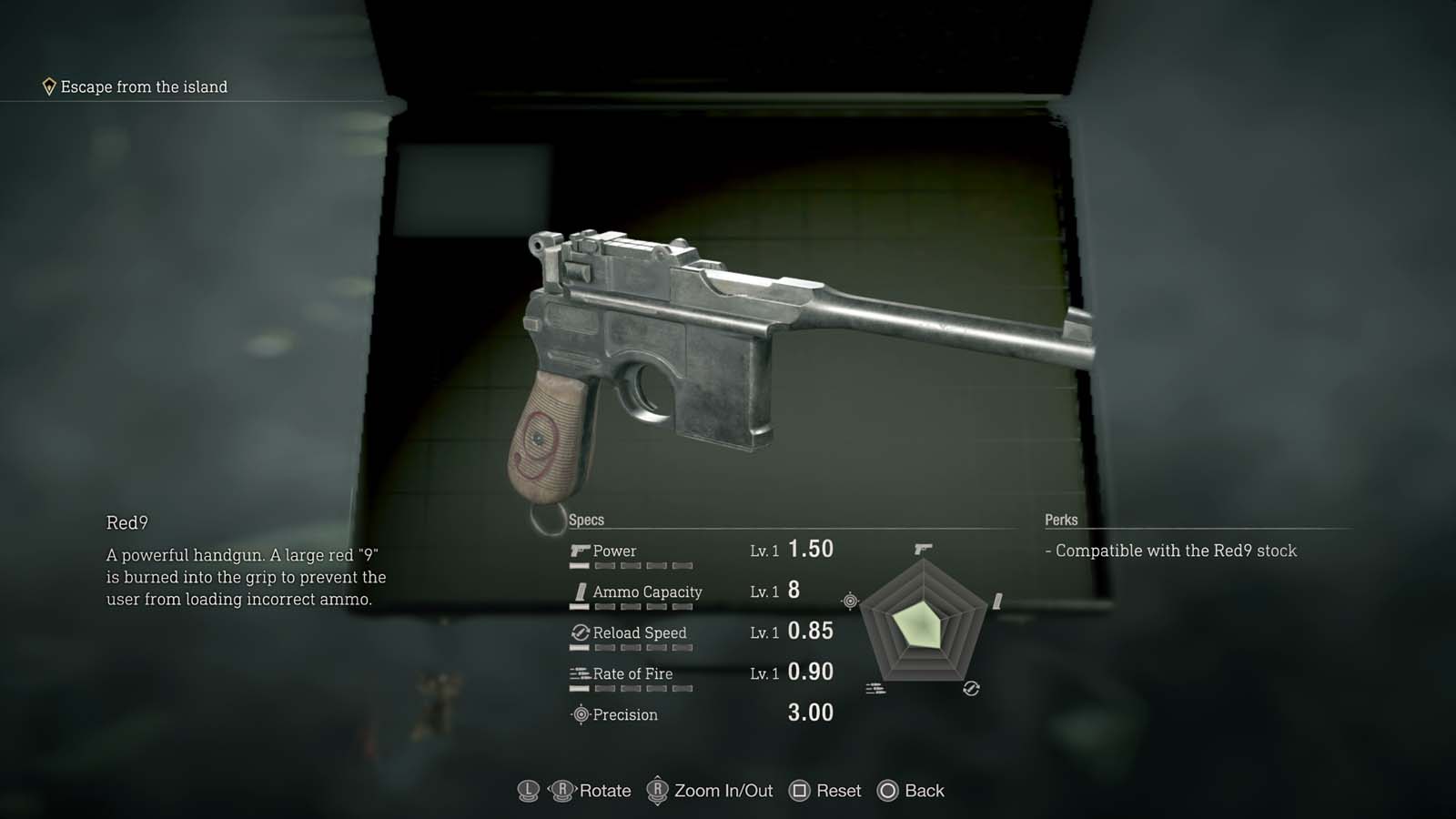Click the pistol icon atop the radar chart
Viewport: 1456px width, 819px height.
coord(922,546)
